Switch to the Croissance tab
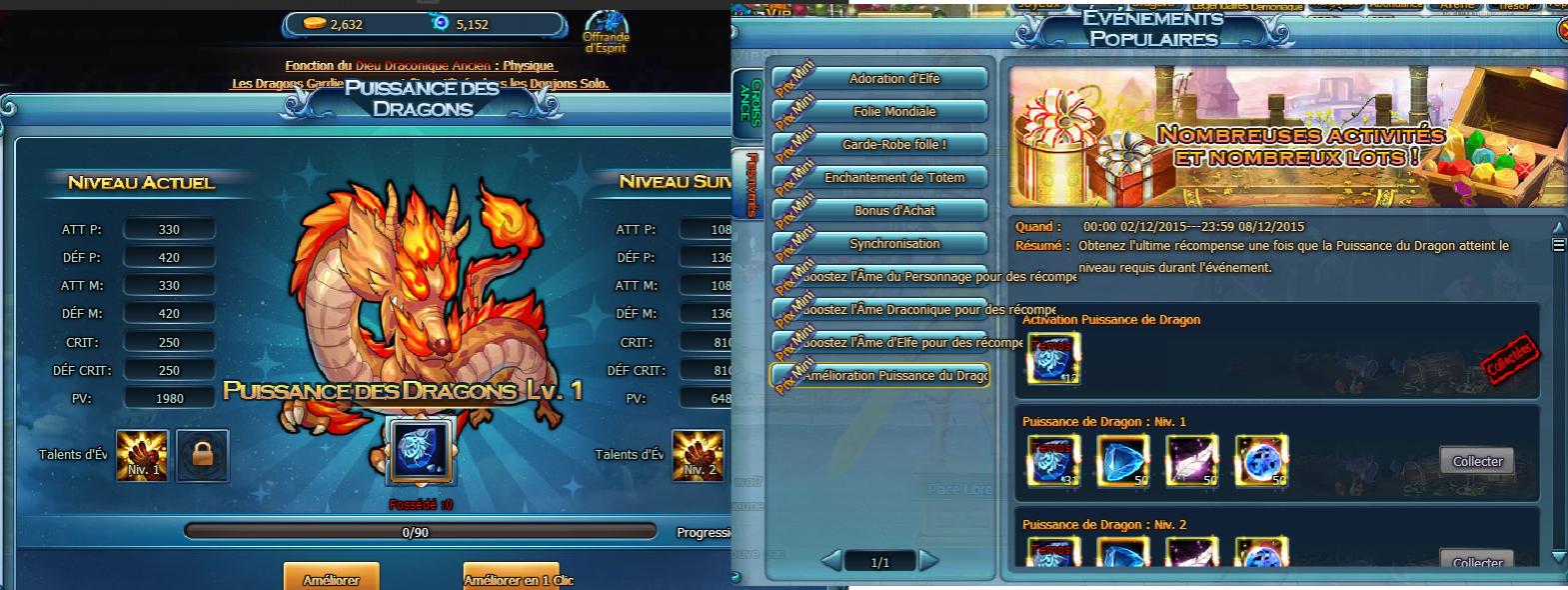The width and height of the screenshot is (1568, 590). click(x=749, y=102)
